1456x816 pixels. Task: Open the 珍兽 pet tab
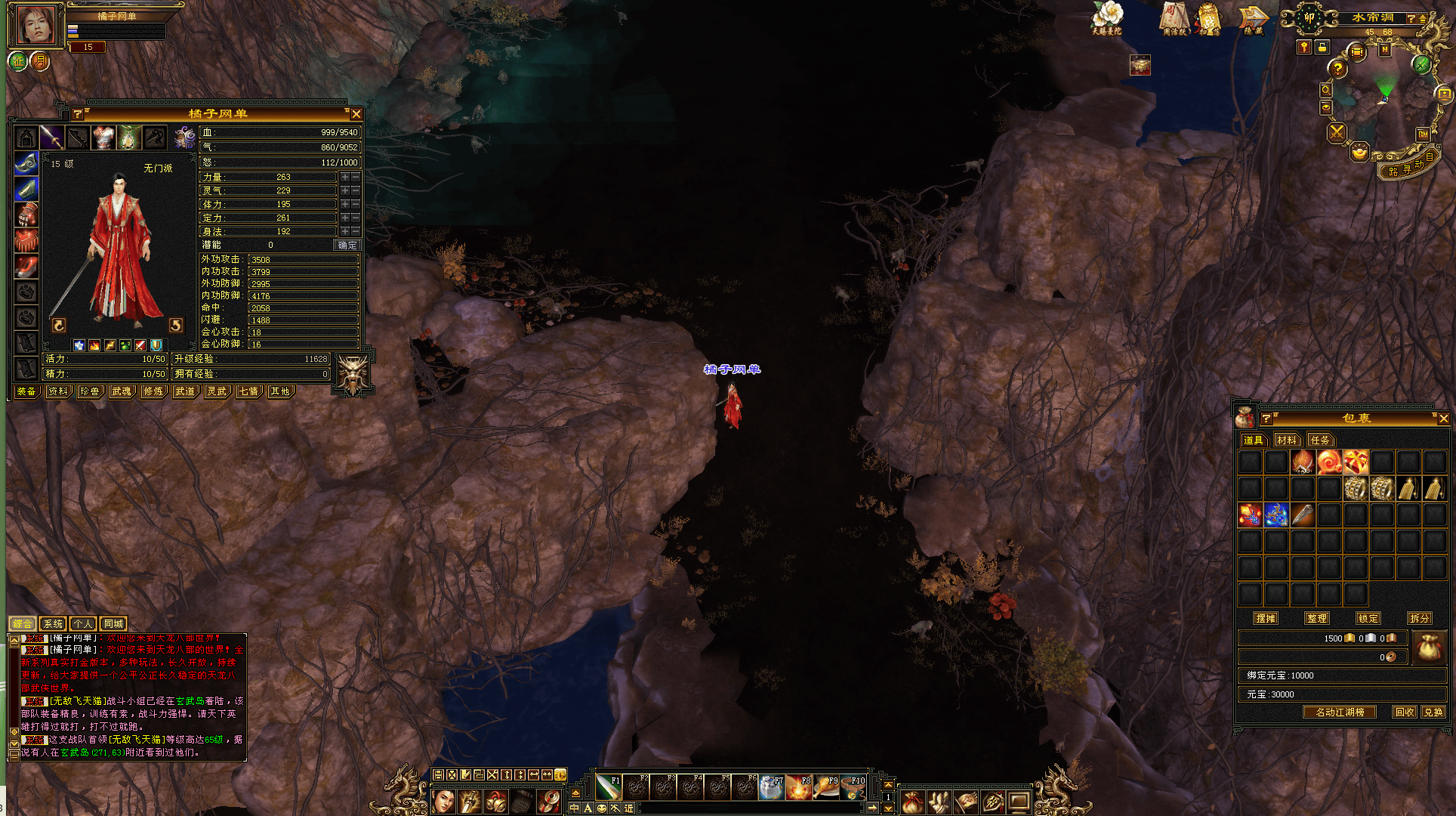[90, 391]
